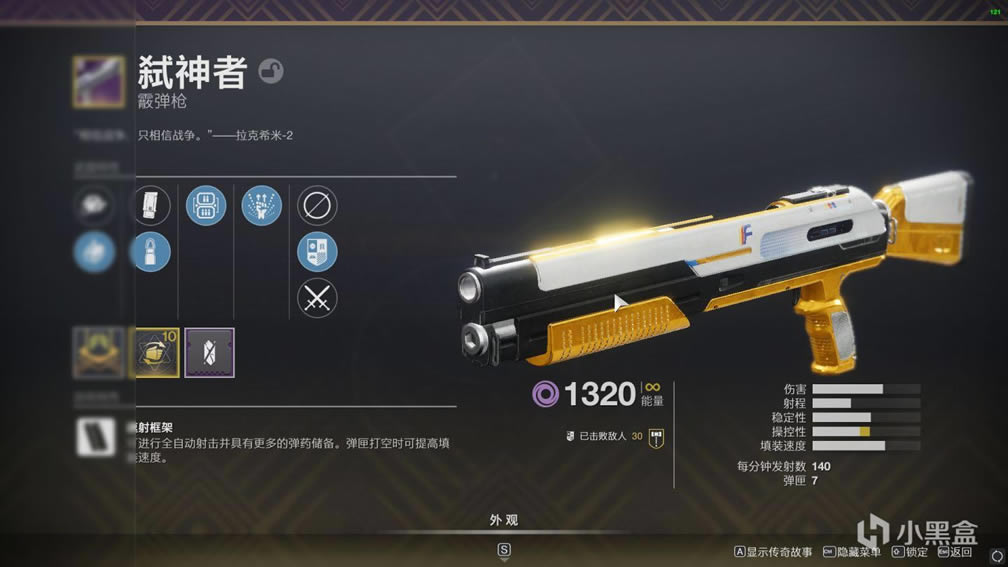Open the 外观 appearance section
1008x567 pixels.
[x=504, y=521]
